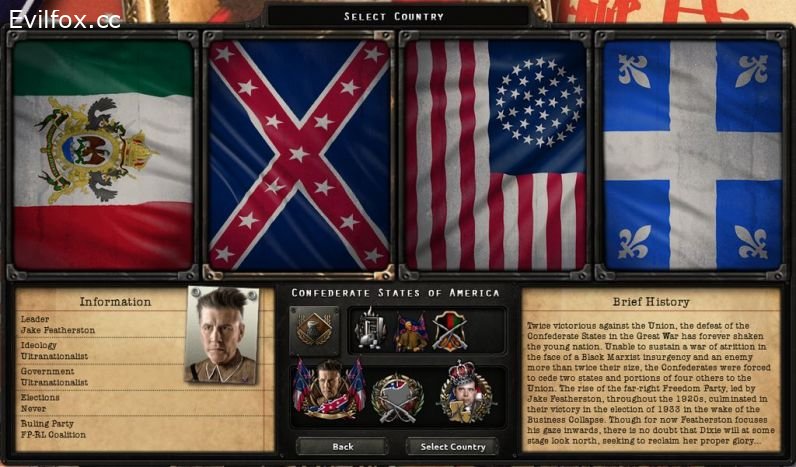Choose the Quebec fleur-de-lis flag
Viewport: 796px width, 467px height.
tap(692, 154)
